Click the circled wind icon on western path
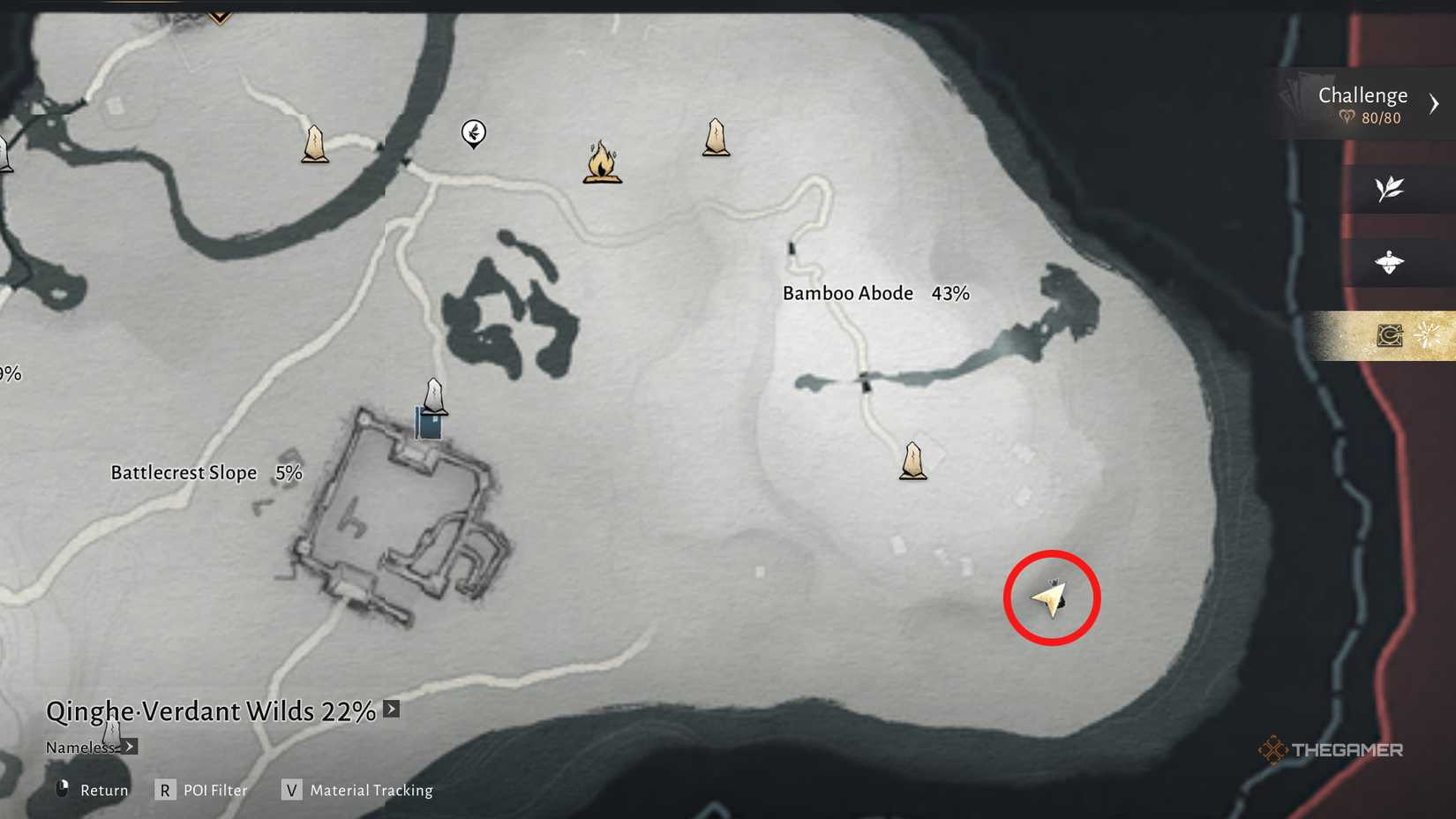Viewport: 1456px width, 819px height. point(473,134)
